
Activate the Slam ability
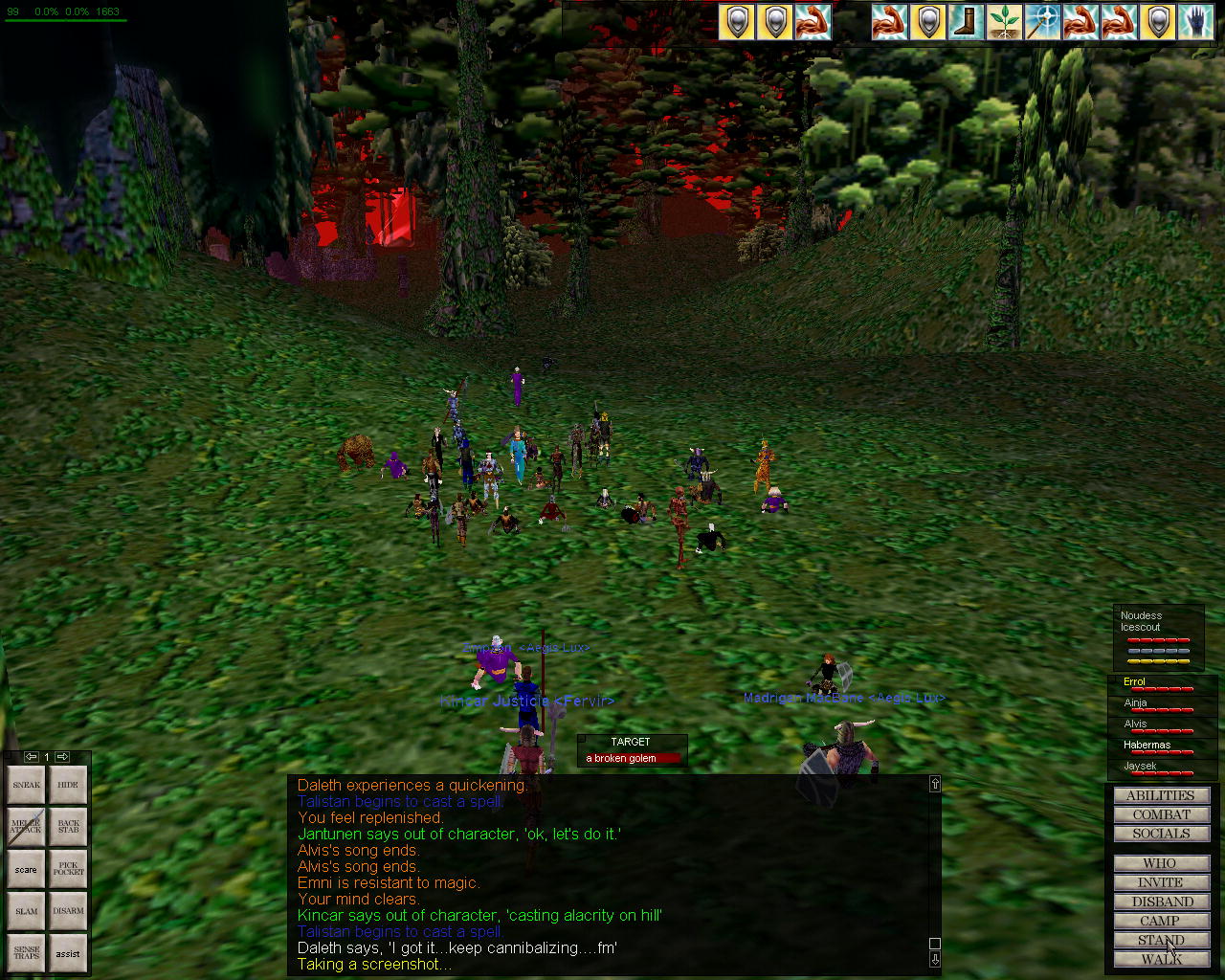tap(27, 910)
